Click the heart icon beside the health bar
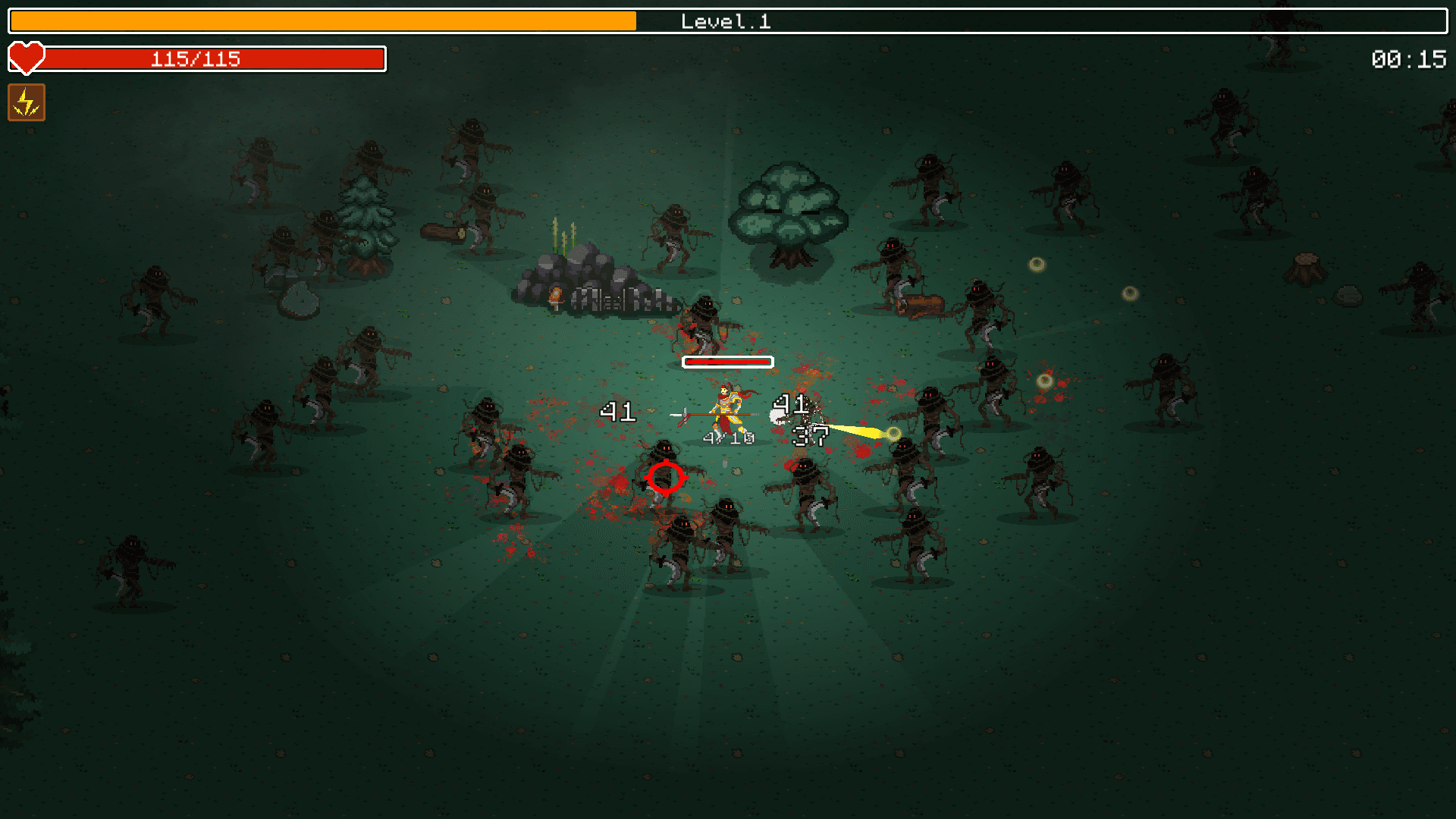 27,58
